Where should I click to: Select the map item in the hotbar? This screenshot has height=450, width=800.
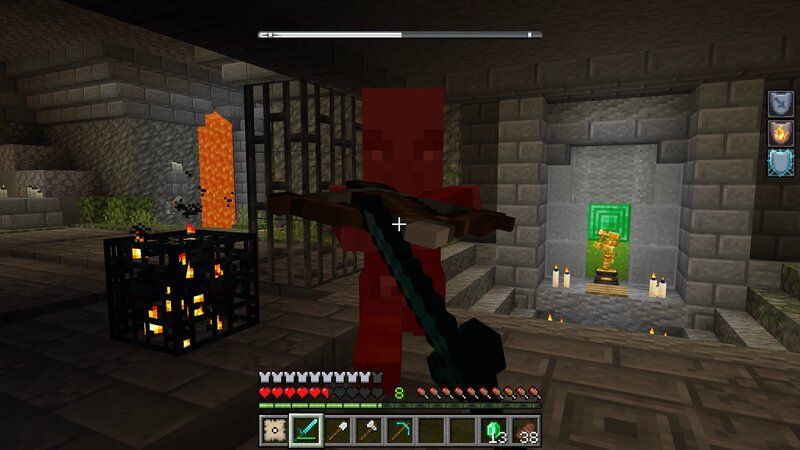272,431
